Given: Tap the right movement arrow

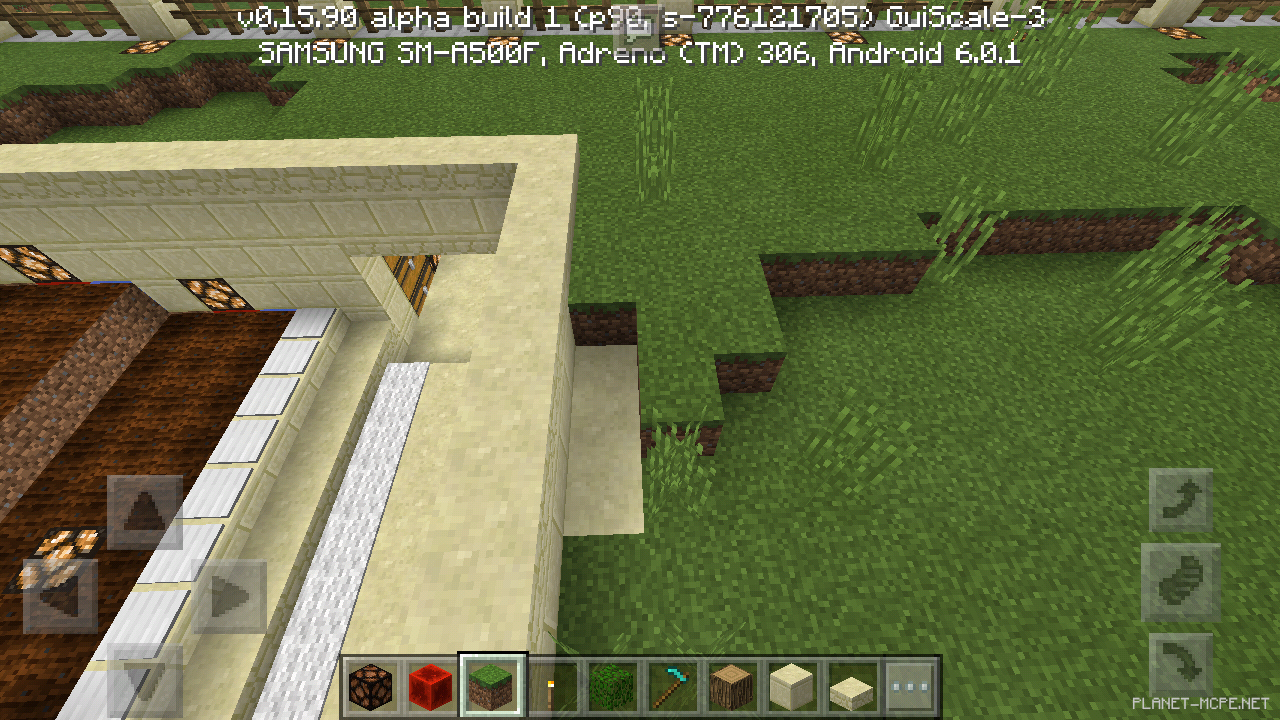Looking at the screenshot, I should 228,595.
